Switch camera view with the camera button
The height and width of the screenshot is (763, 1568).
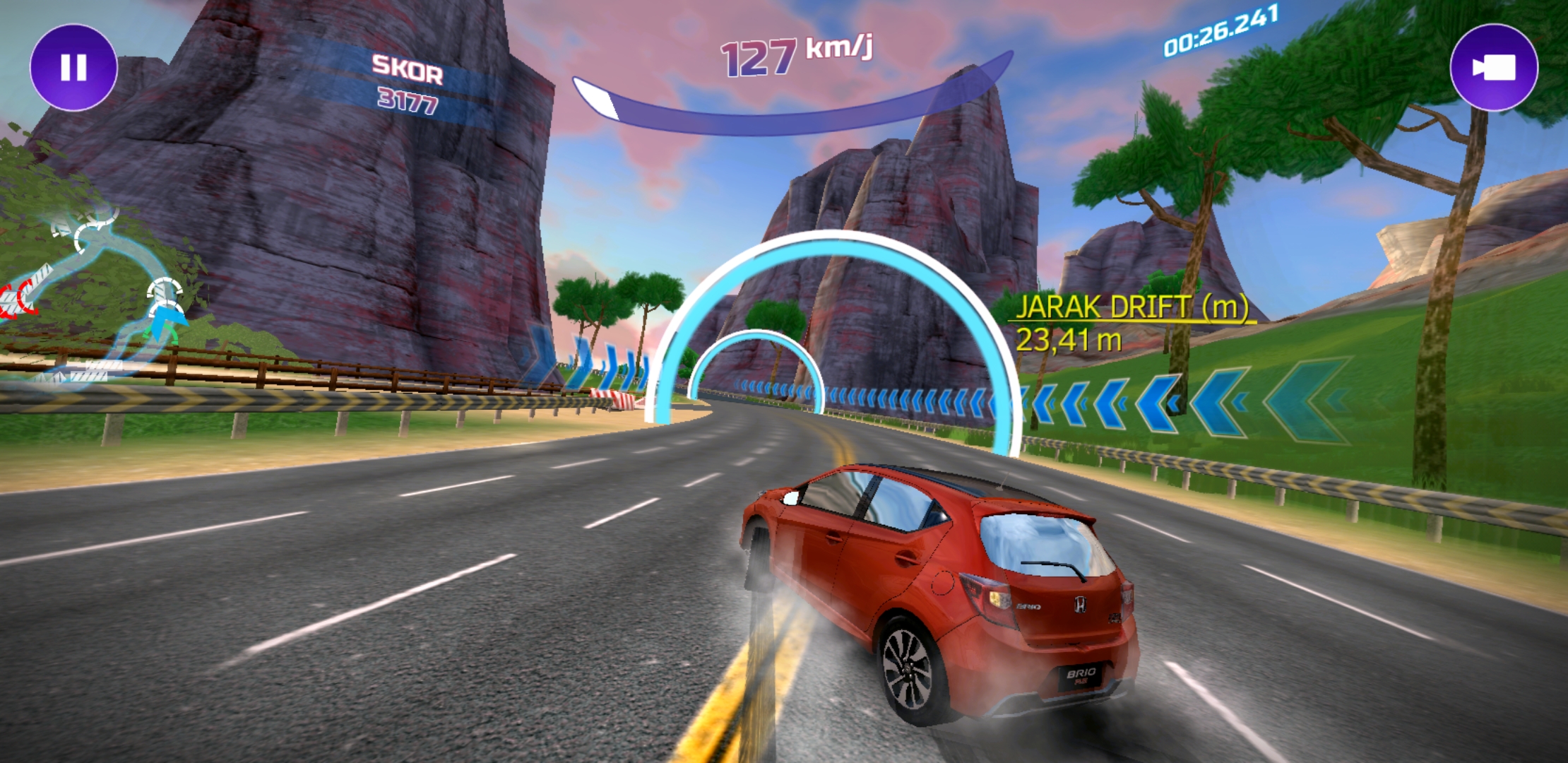(x=1493, y=68)
